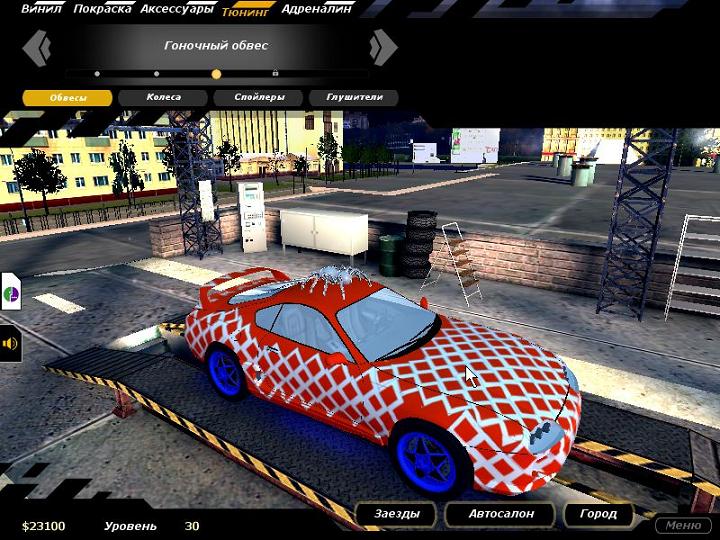
Task: Click the highlighted yellow slider dot
Action: (216, 74)
